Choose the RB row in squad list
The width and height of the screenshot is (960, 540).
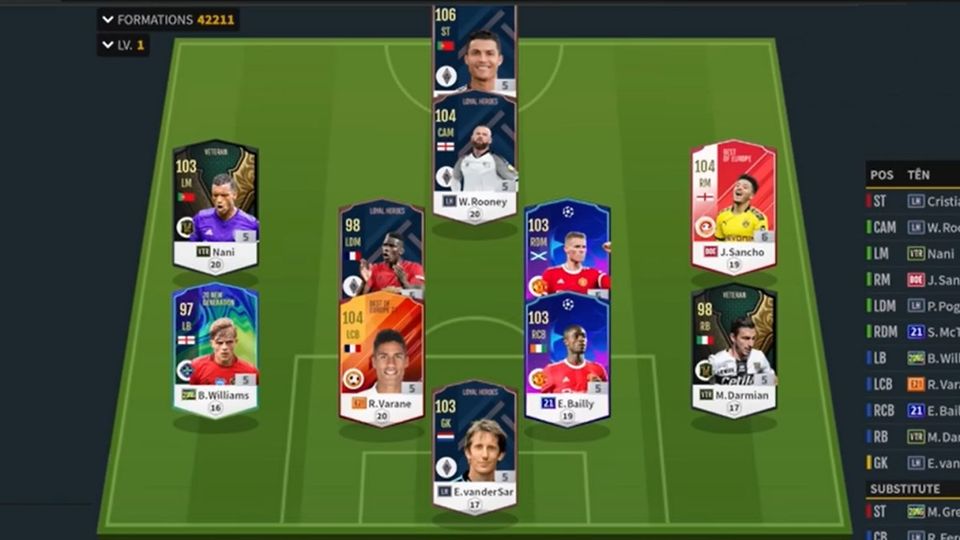[912, 436]
